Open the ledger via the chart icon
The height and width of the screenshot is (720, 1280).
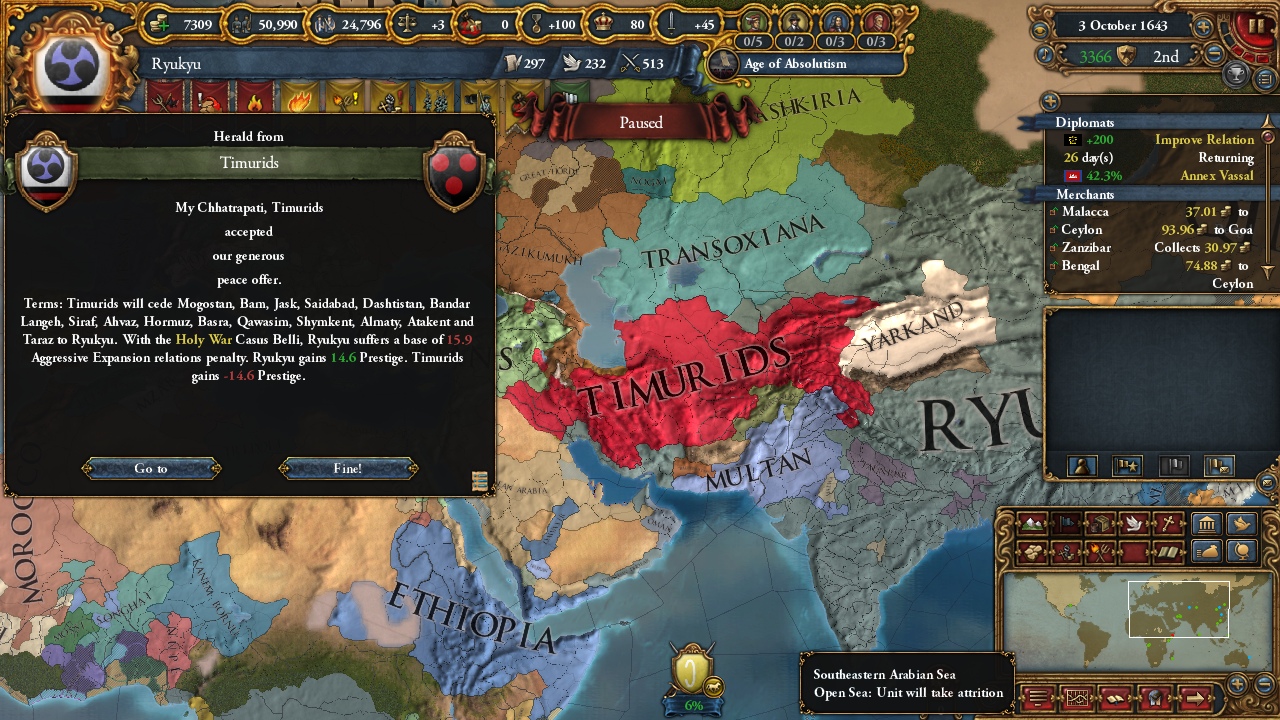point(1078,697)
